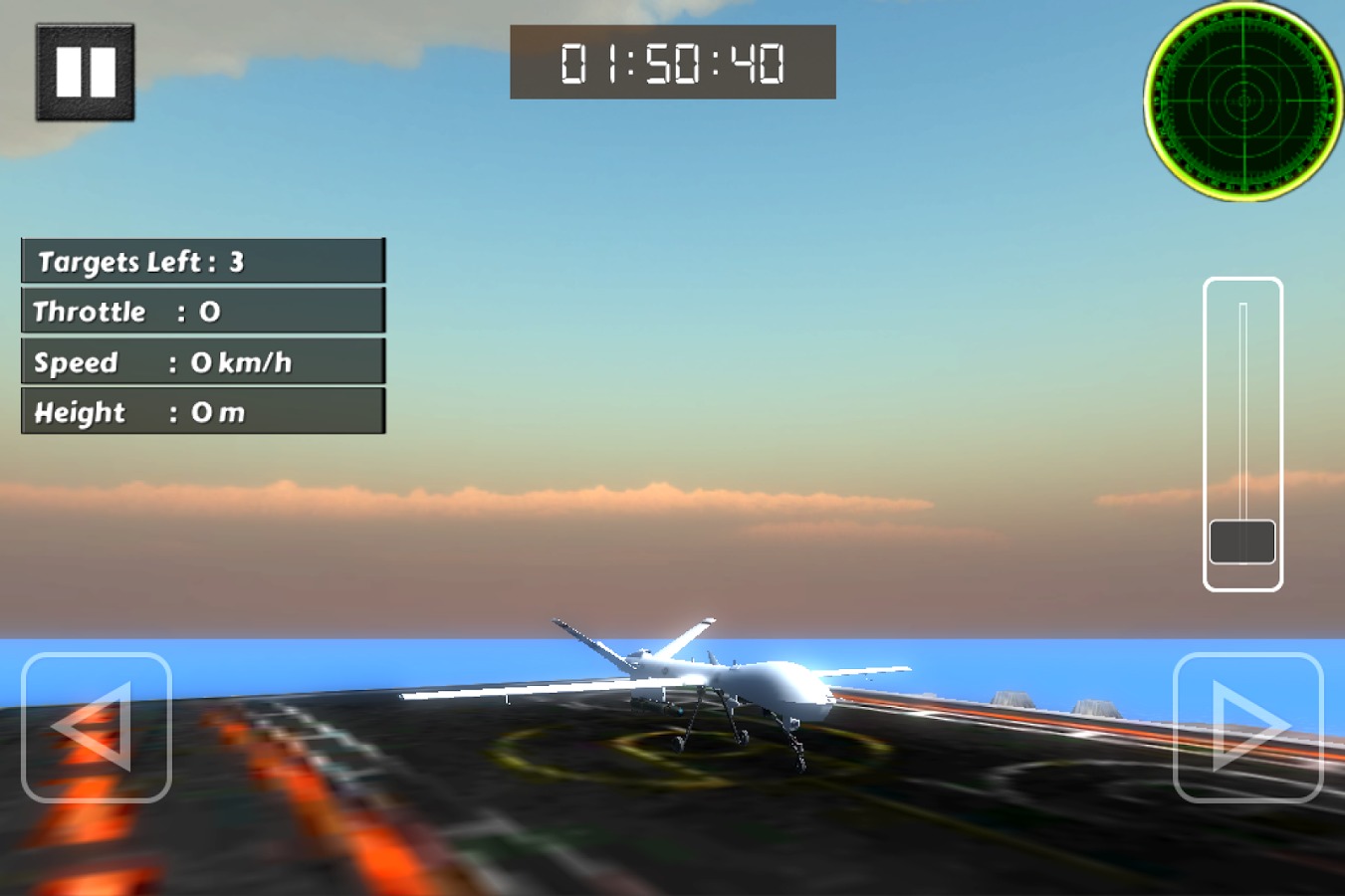The height and width of the screenshot is (896, 1345).
Task: Tap the green radar minimap
Action: point(1243,101)
